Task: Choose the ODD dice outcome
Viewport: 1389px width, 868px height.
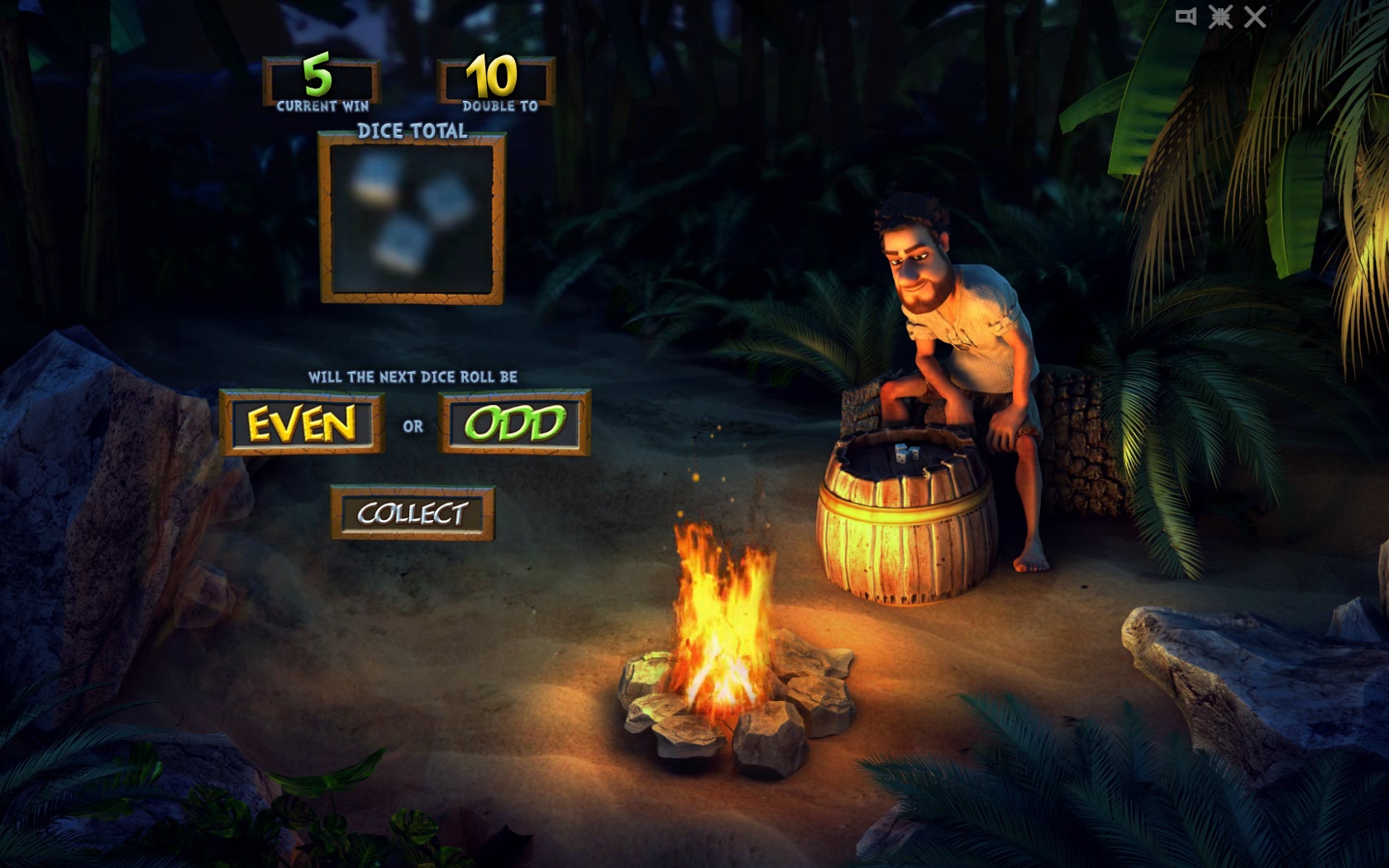Action: (514, 423)
